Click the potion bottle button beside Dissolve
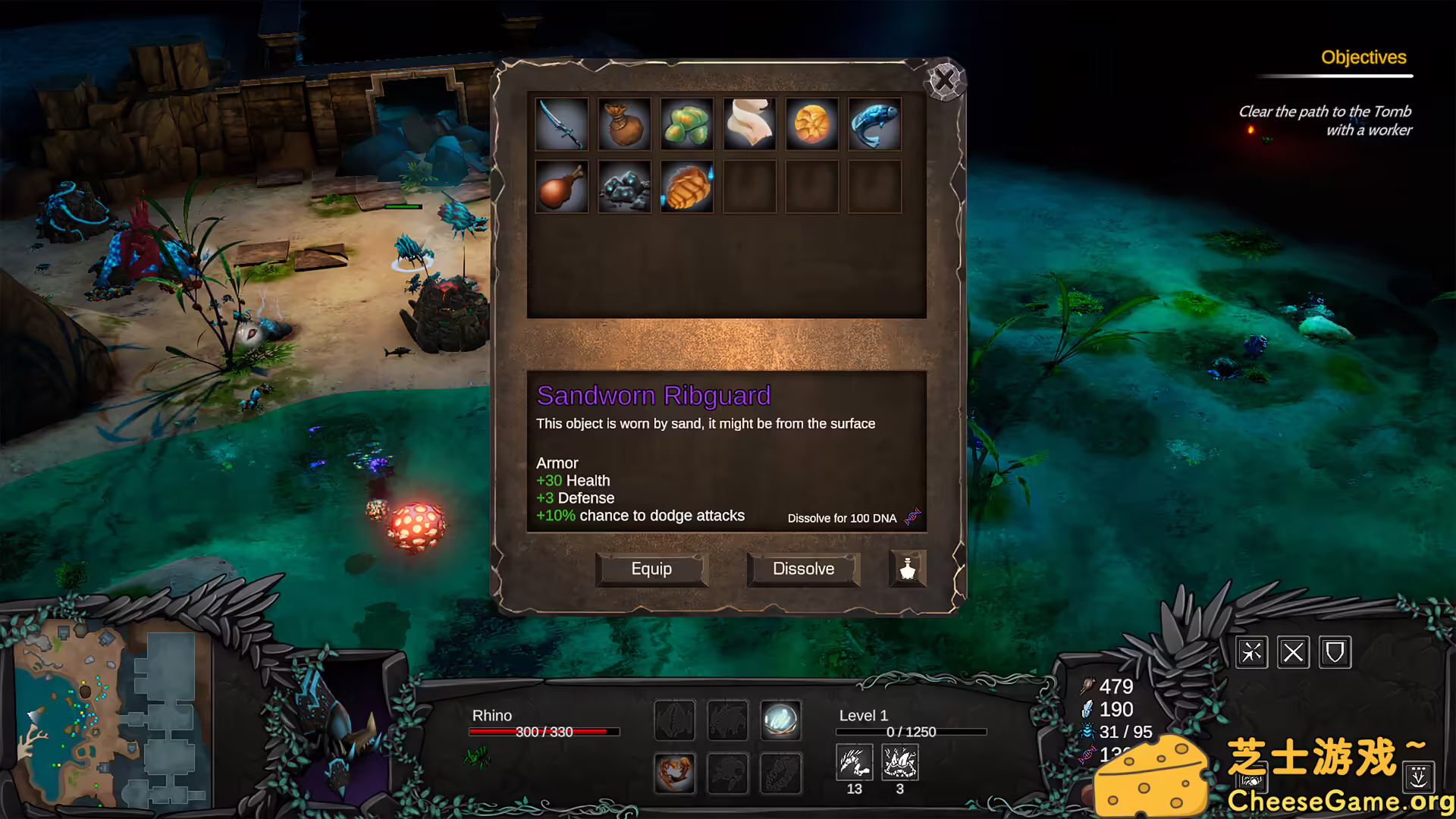 907,569
